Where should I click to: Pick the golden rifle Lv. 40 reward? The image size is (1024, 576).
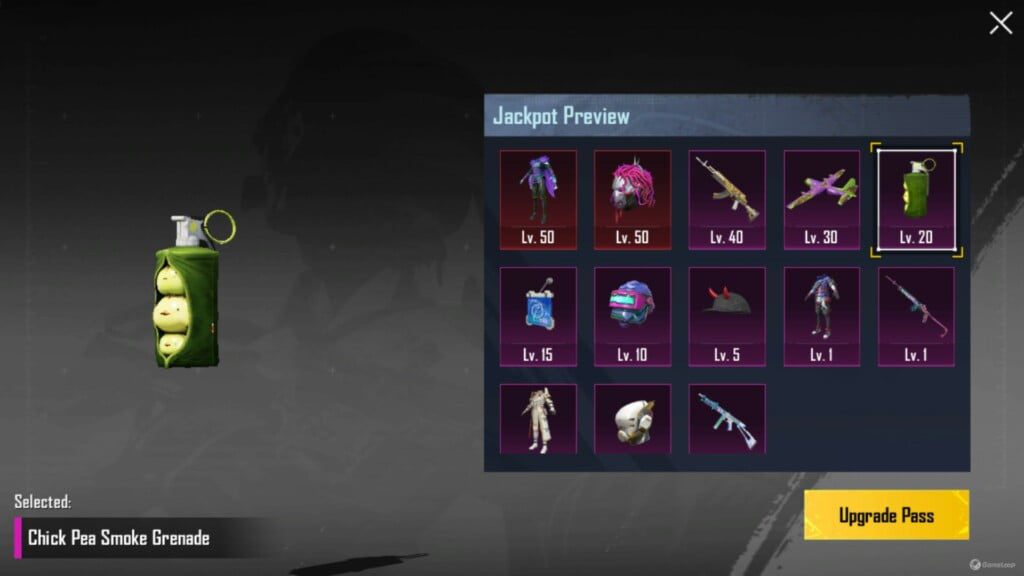click(x=727, y=199)
